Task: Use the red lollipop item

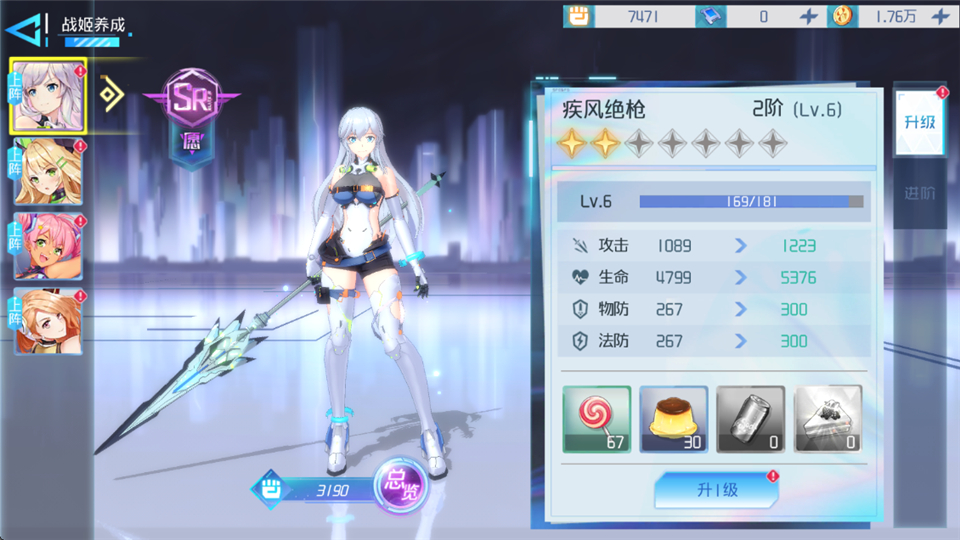Action: 597,419
